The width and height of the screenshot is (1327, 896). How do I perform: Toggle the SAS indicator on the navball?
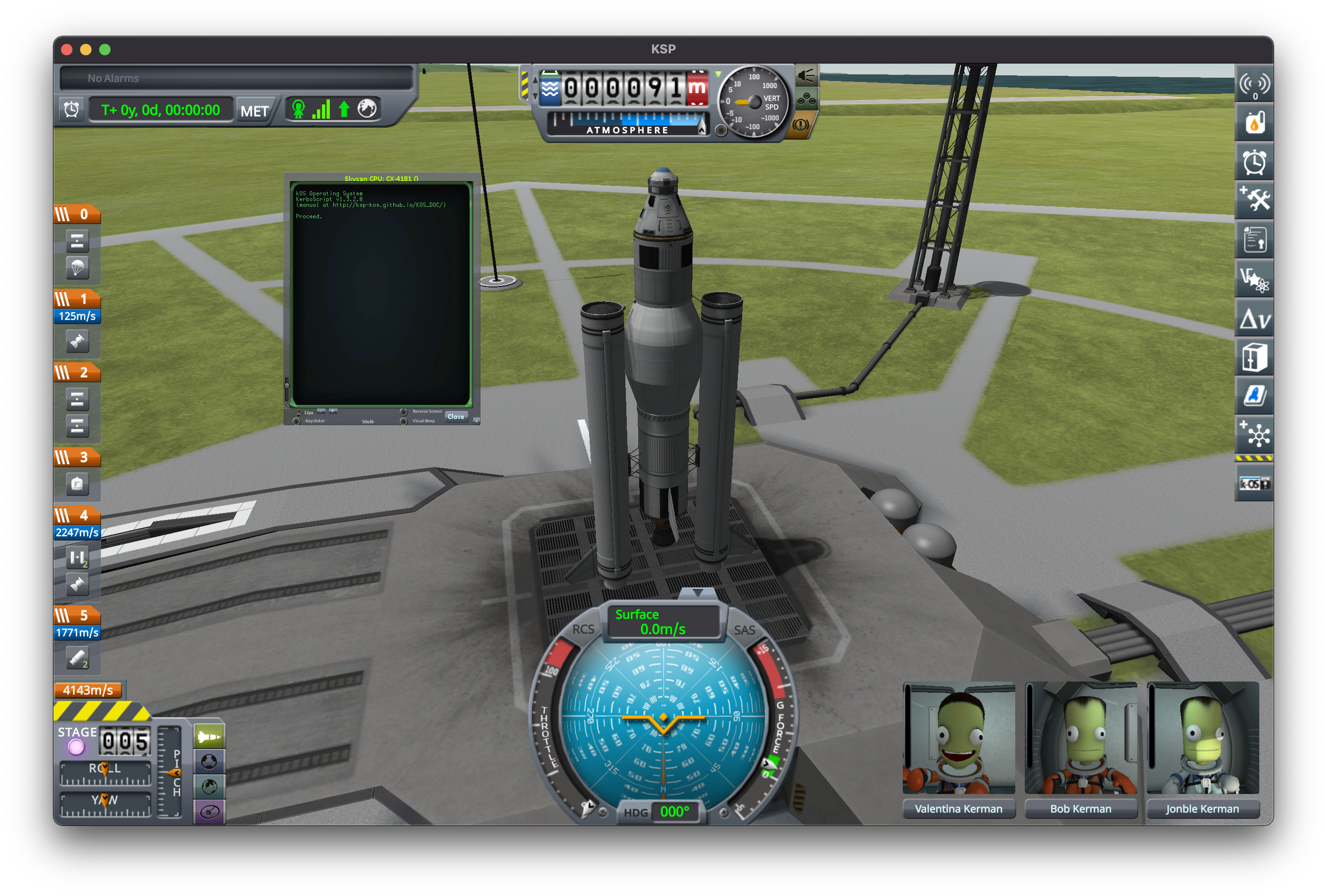[x=744, y=630]
